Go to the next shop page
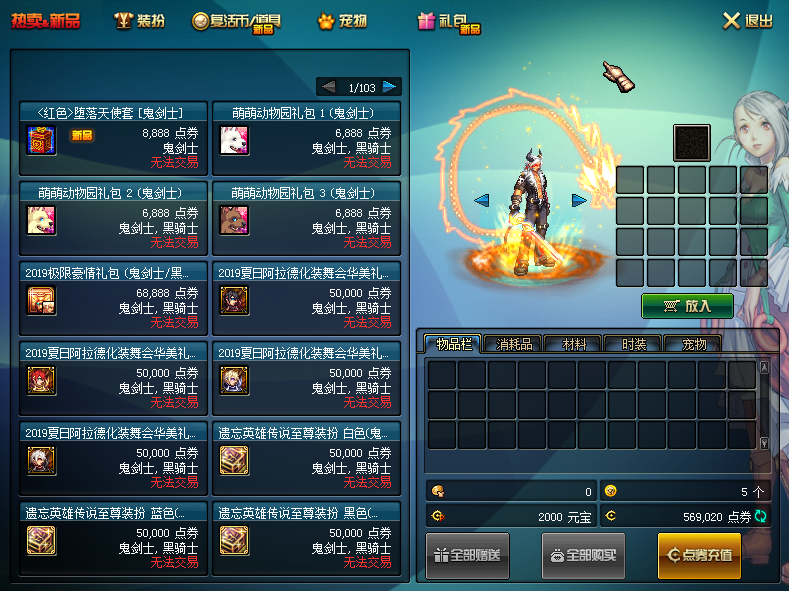The image size is (789, 591). (x=390, y=87)
